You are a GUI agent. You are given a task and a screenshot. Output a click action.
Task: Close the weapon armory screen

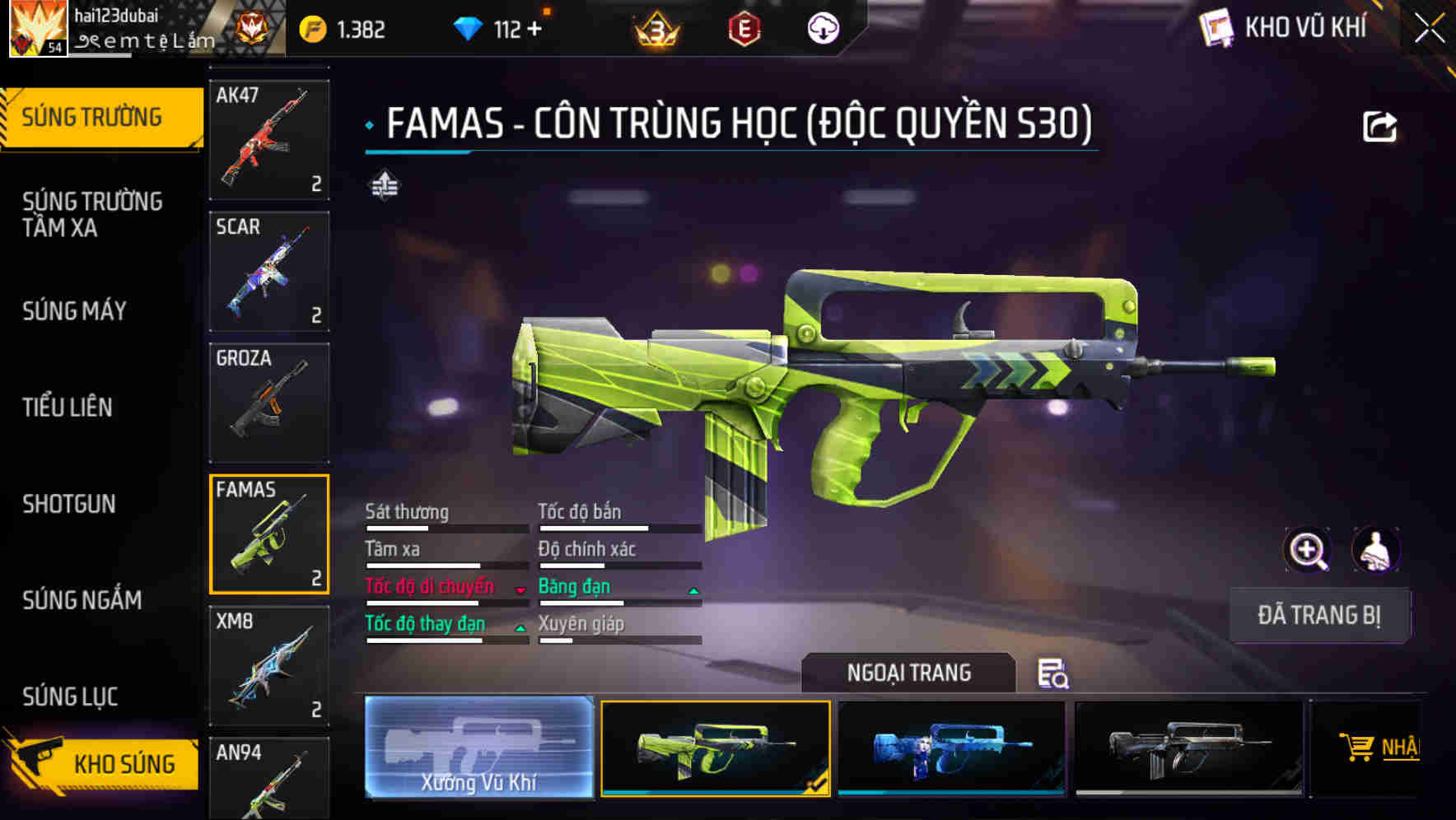pyautogui.click(x=1430, y=29)
